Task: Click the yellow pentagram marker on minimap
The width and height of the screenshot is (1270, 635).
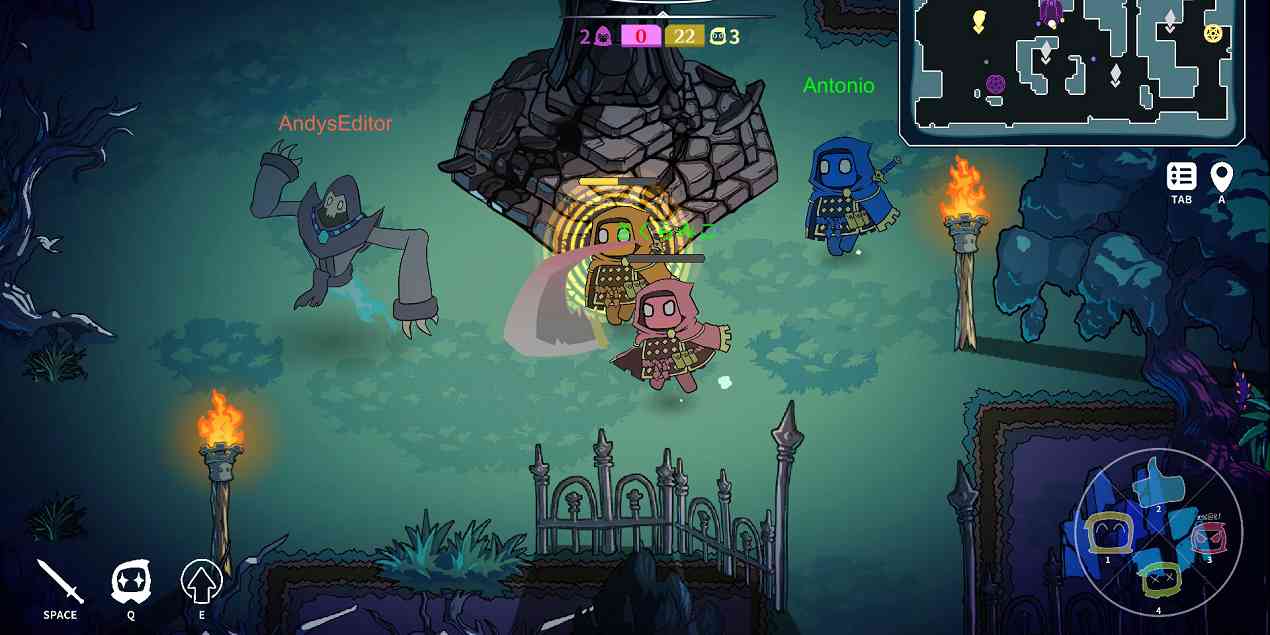Action: point(1213,34)
